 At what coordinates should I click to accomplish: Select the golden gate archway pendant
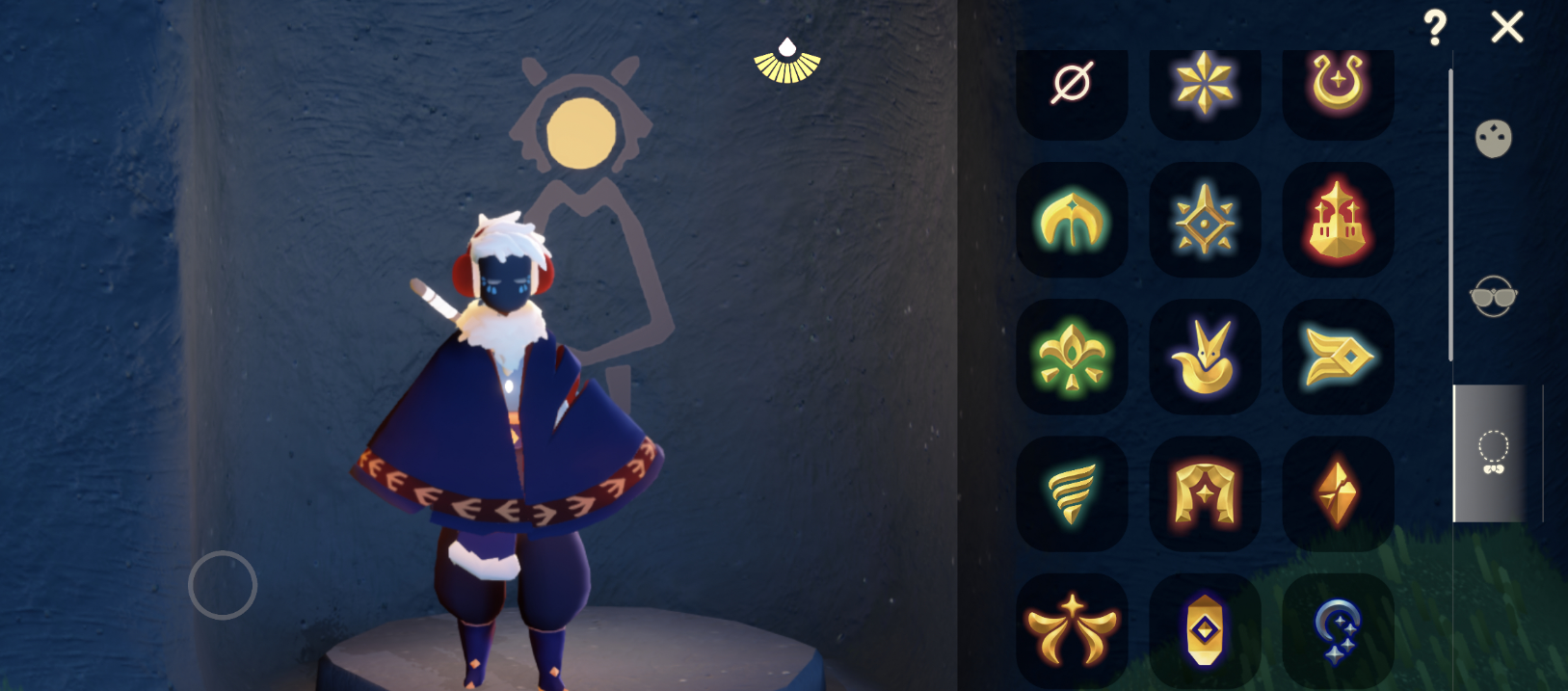point(1205,494)
